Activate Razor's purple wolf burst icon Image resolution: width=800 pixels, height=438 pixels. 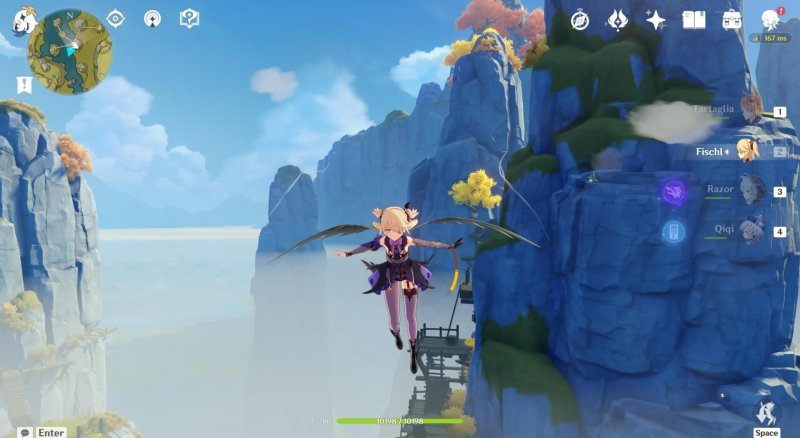(673, 190)
